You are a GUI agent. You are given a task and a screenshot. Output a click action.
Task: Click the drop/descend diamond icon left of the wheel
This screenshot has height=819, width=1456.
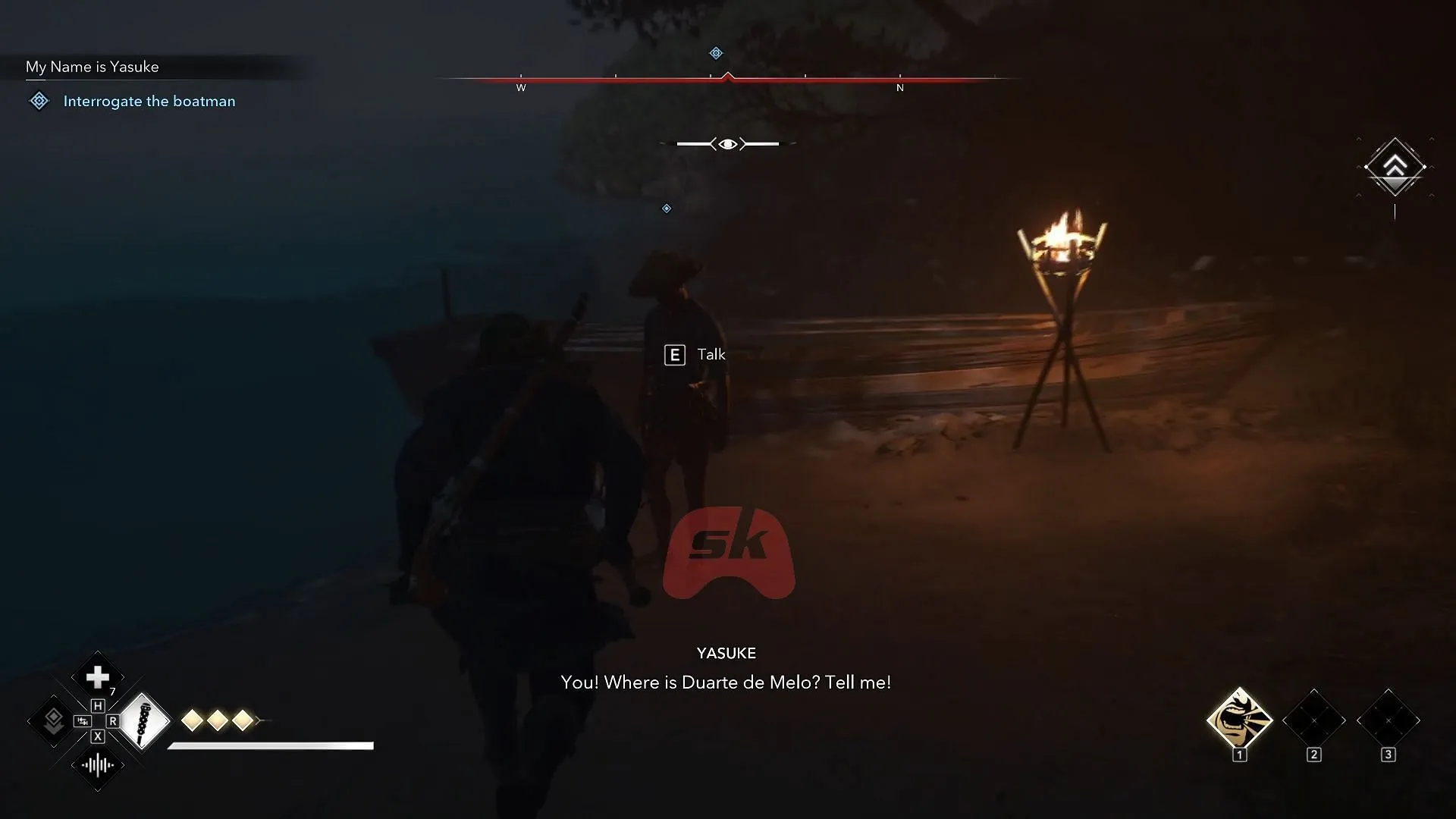[53, 721]
